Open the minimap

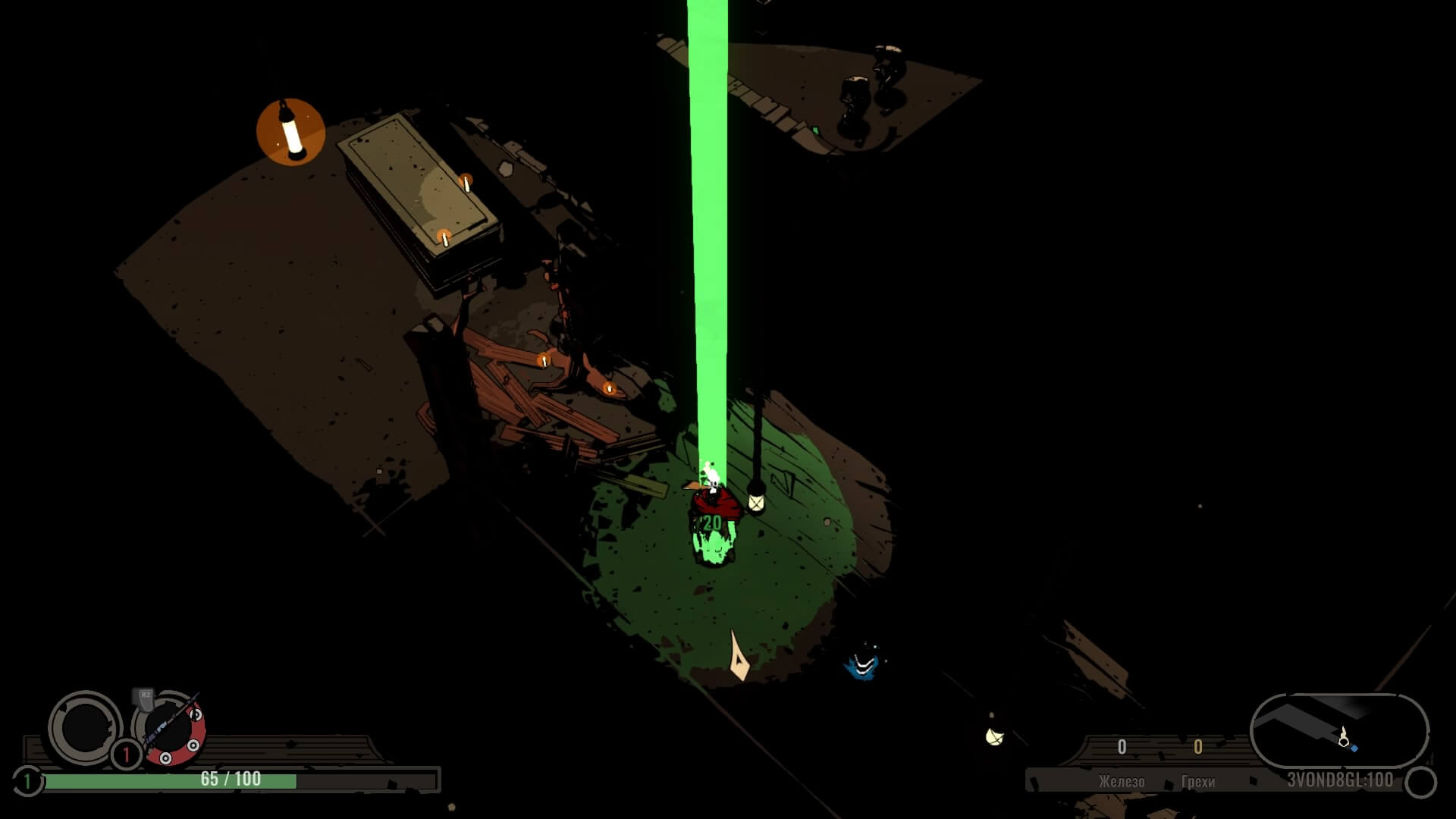1338,731
